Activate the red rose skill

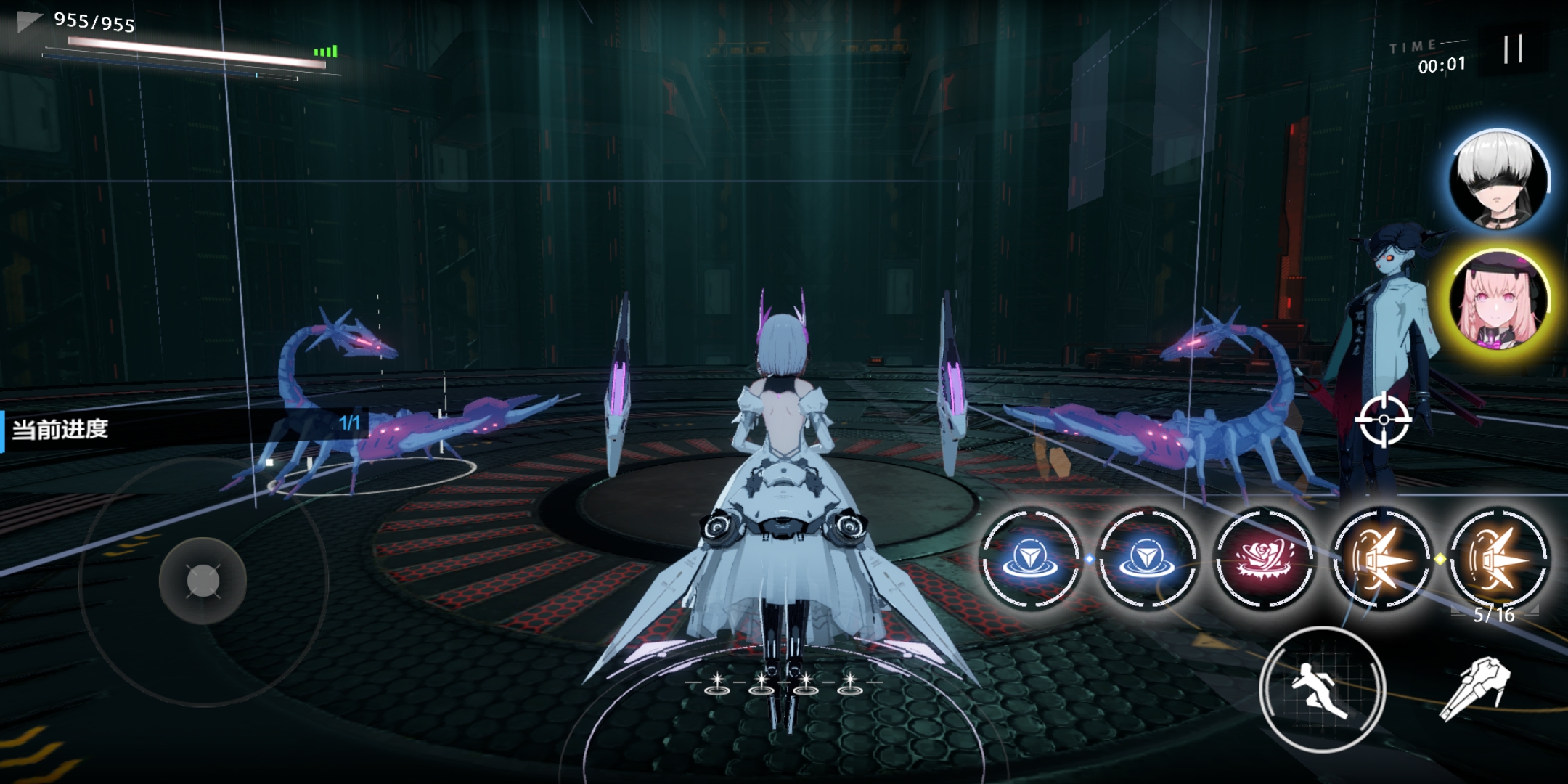(1264, 558)
